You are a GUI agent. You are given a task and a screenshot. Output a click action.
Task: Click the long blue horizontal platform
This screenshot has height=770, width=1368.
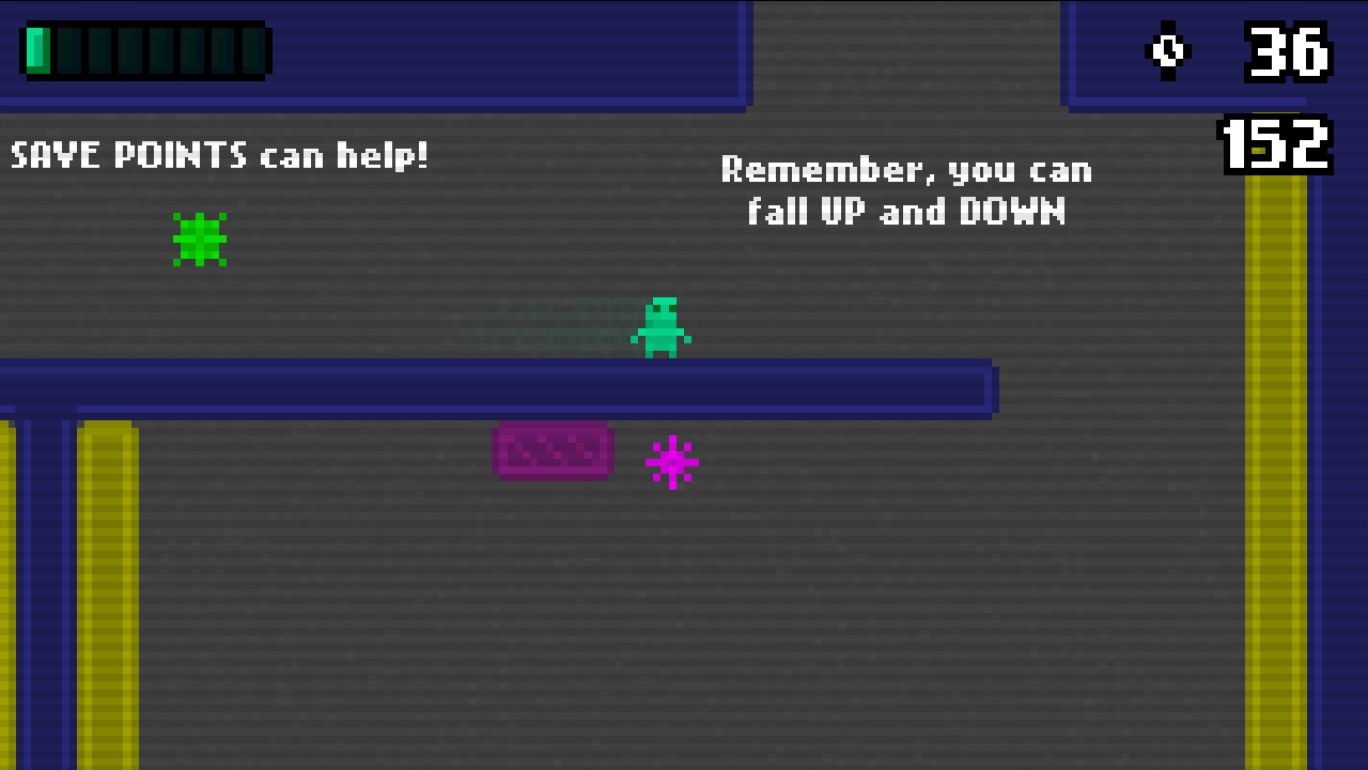[500, 383]
